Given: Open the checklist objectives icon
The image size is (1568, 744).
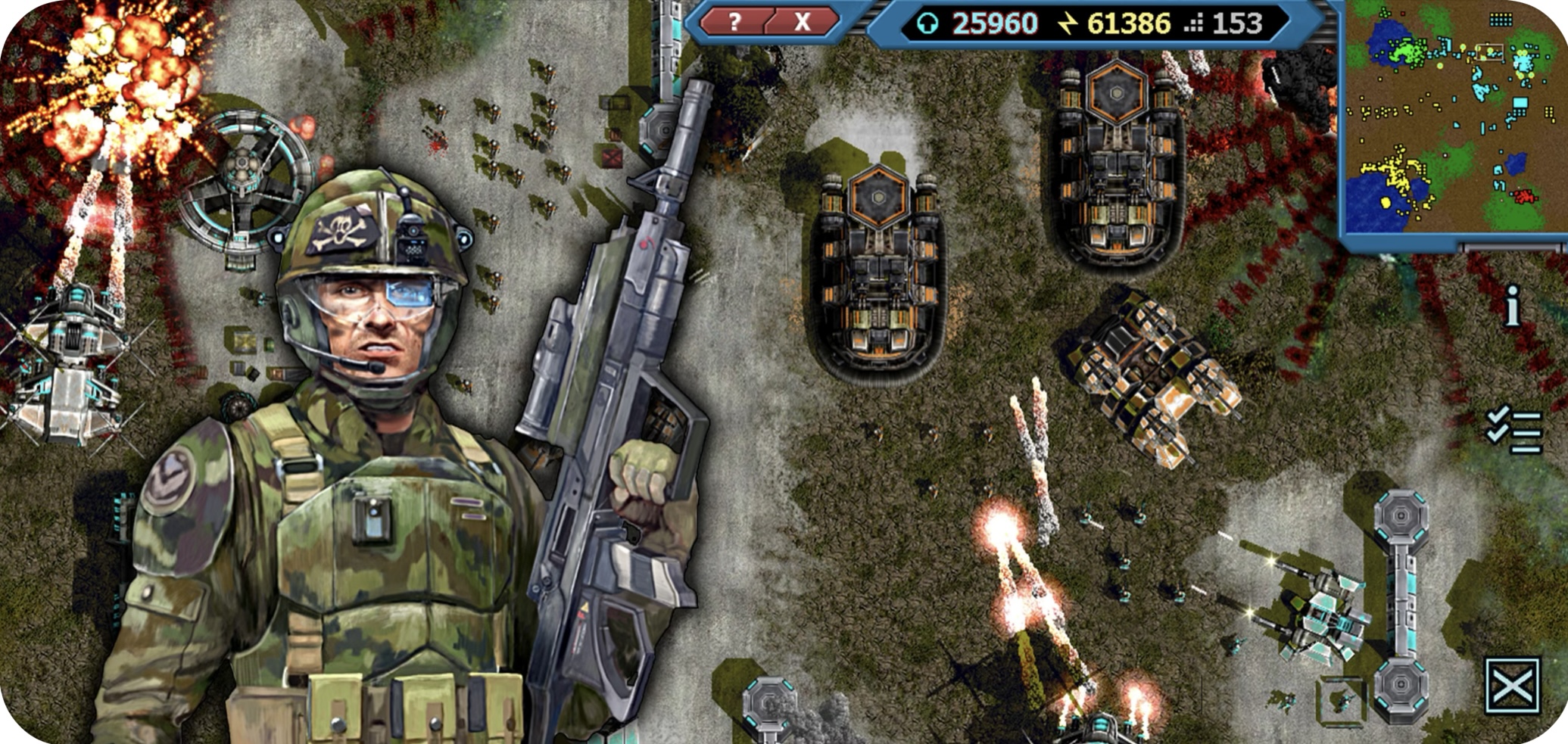Looking at the screenshot, I should (1513, 431).
